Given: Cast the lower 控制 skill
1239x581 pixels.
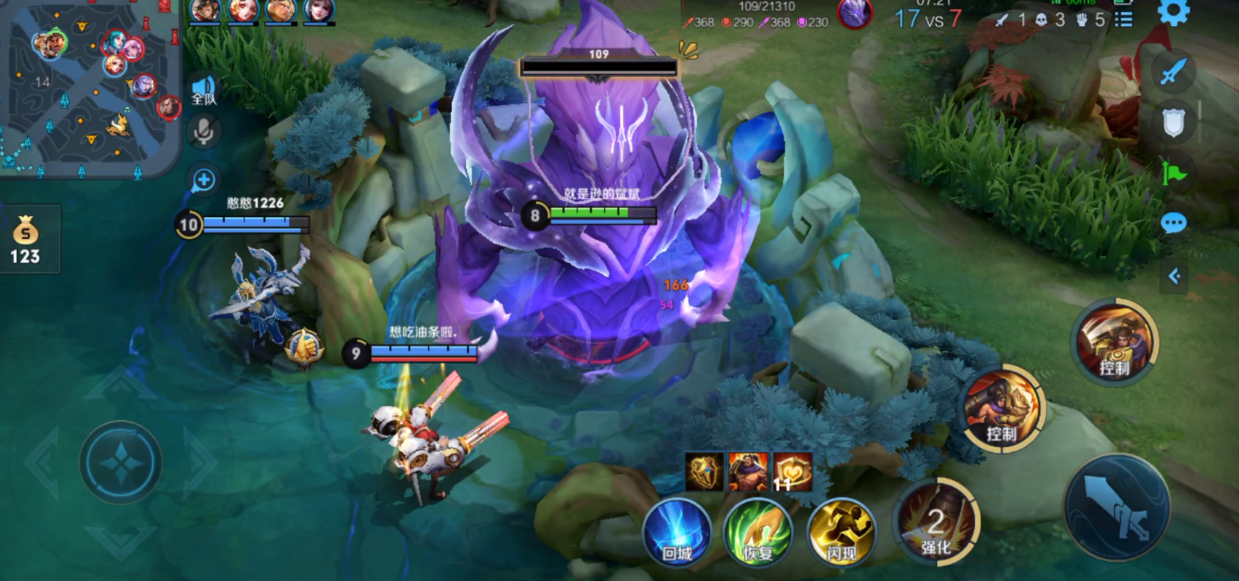Looking at the screenshot, I should pyautogui.click(x=1001, y=409).
